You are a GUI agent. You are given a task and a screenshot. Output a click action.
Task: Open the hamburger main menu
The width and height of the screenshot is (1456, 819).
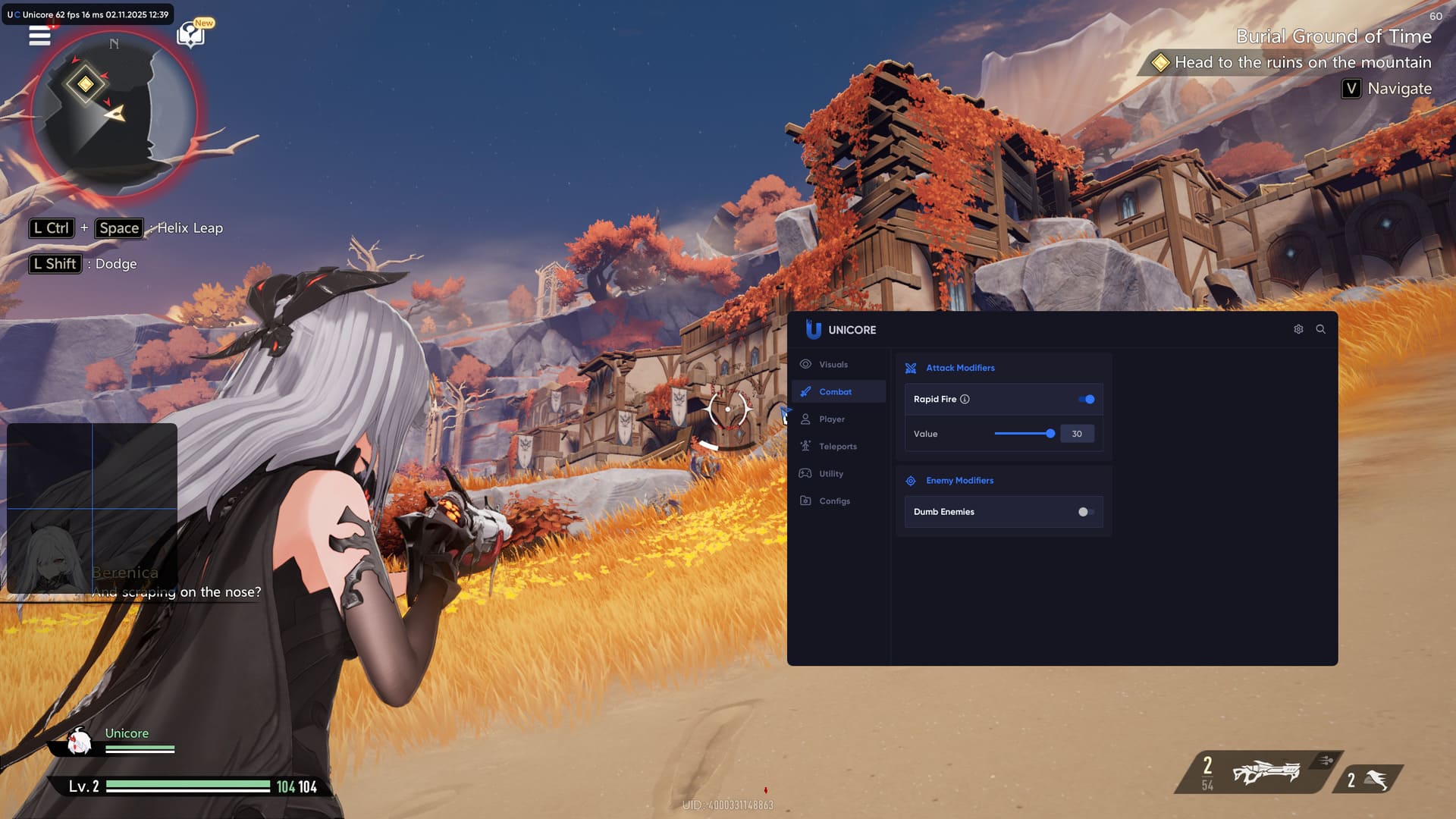pyautogui.click(x=39, y=35)
